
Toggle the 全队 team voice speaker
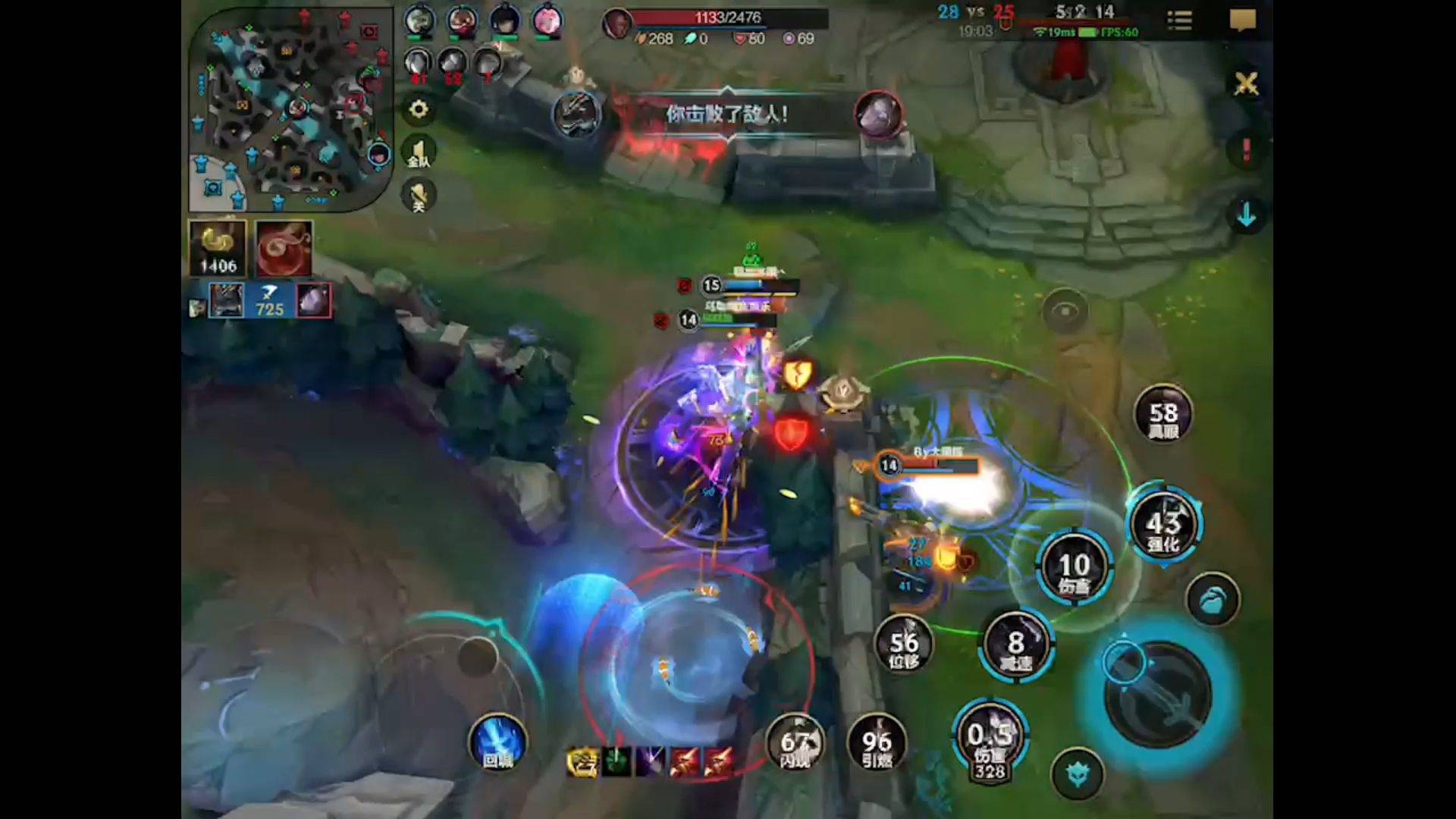419,152
